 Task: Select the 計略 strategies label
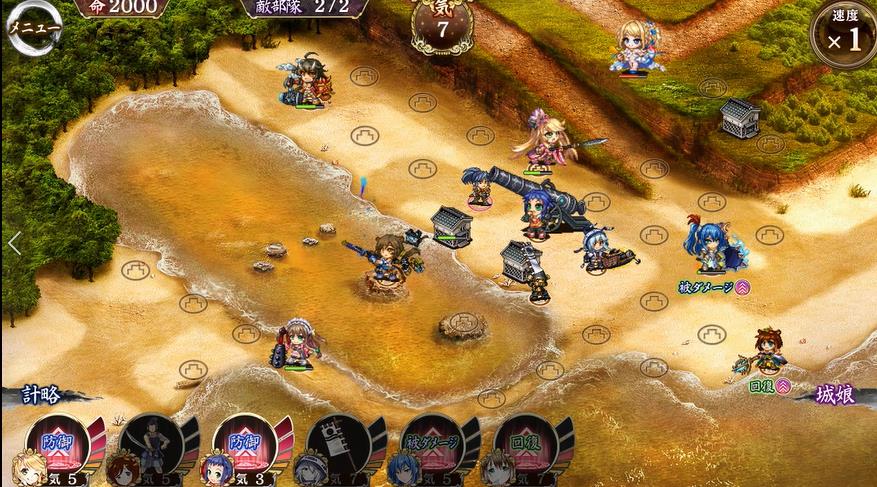pyautogui.click(x=40, y=395)
